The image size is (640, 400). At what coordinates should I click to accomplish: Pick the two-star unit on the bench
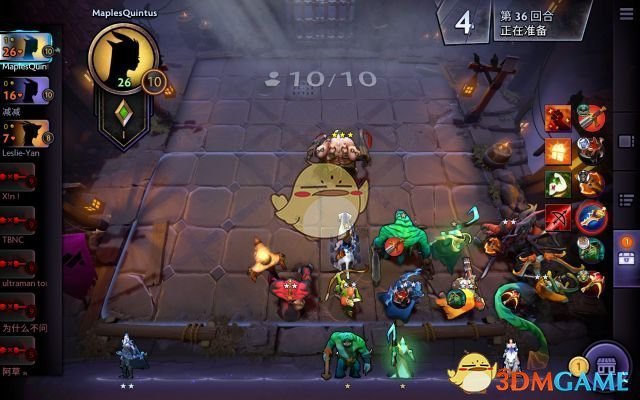tap(127, 355)
